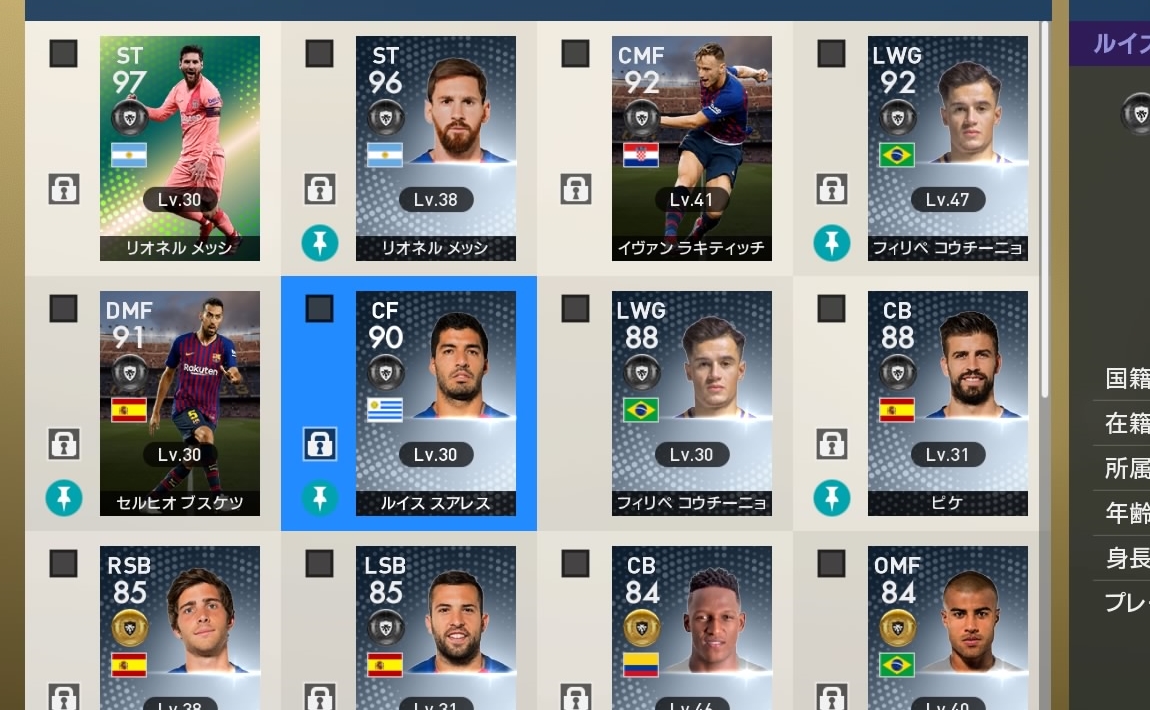Choose the CB 84 Colombian player card
The height and width of the screenshot is (710, 1150).
coord(692,627)
